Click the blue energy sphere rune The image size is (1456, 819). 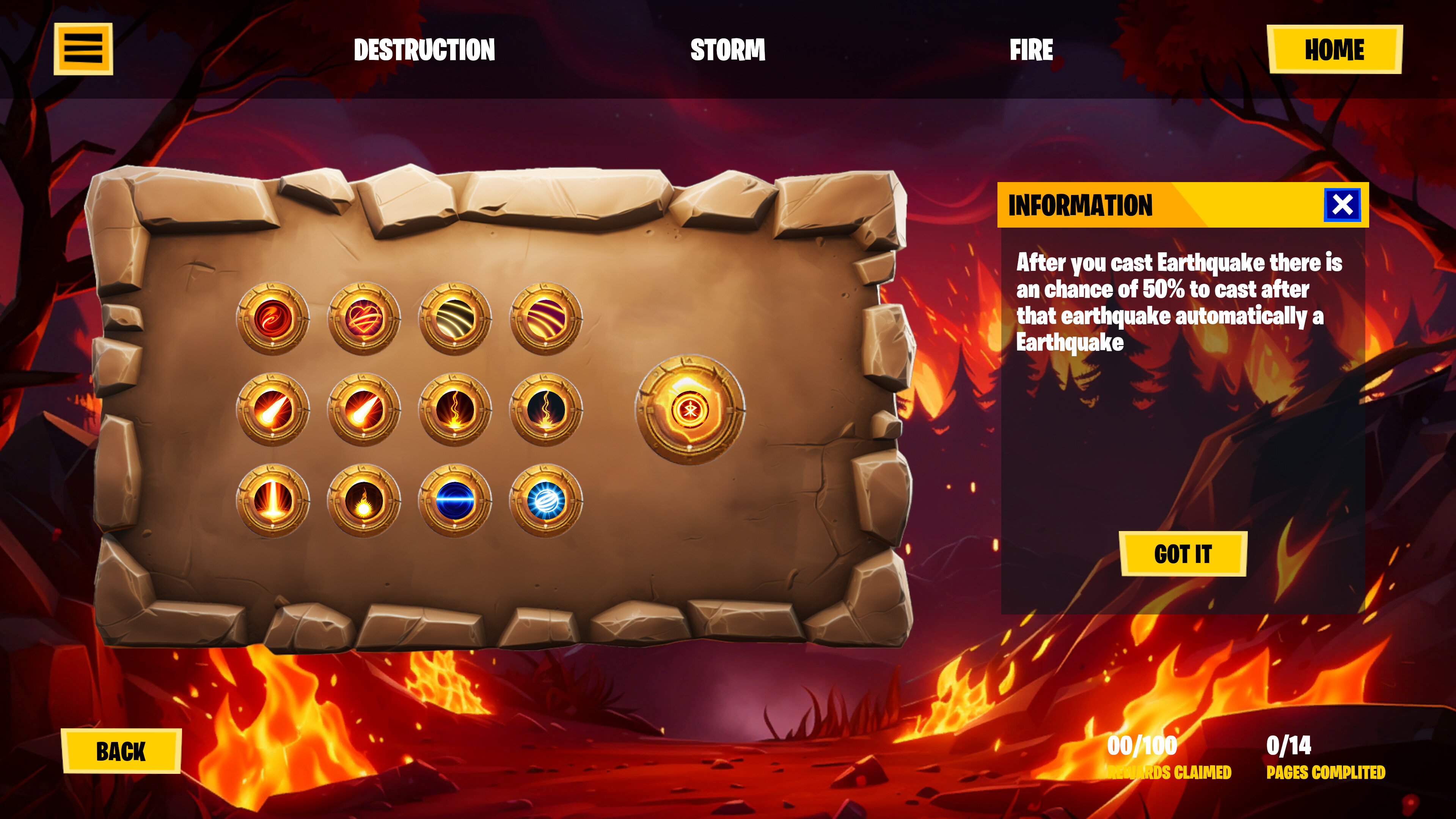(x=545, y=500)
